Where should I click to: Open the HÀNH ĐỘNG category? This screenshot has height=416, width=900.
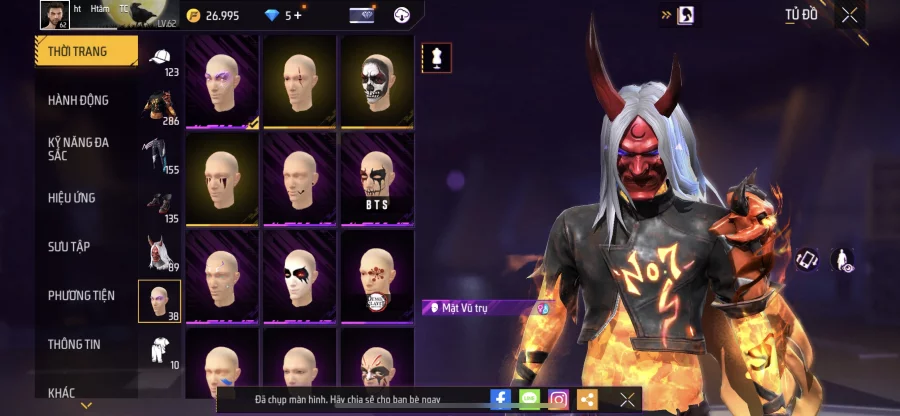coord(79,100)
